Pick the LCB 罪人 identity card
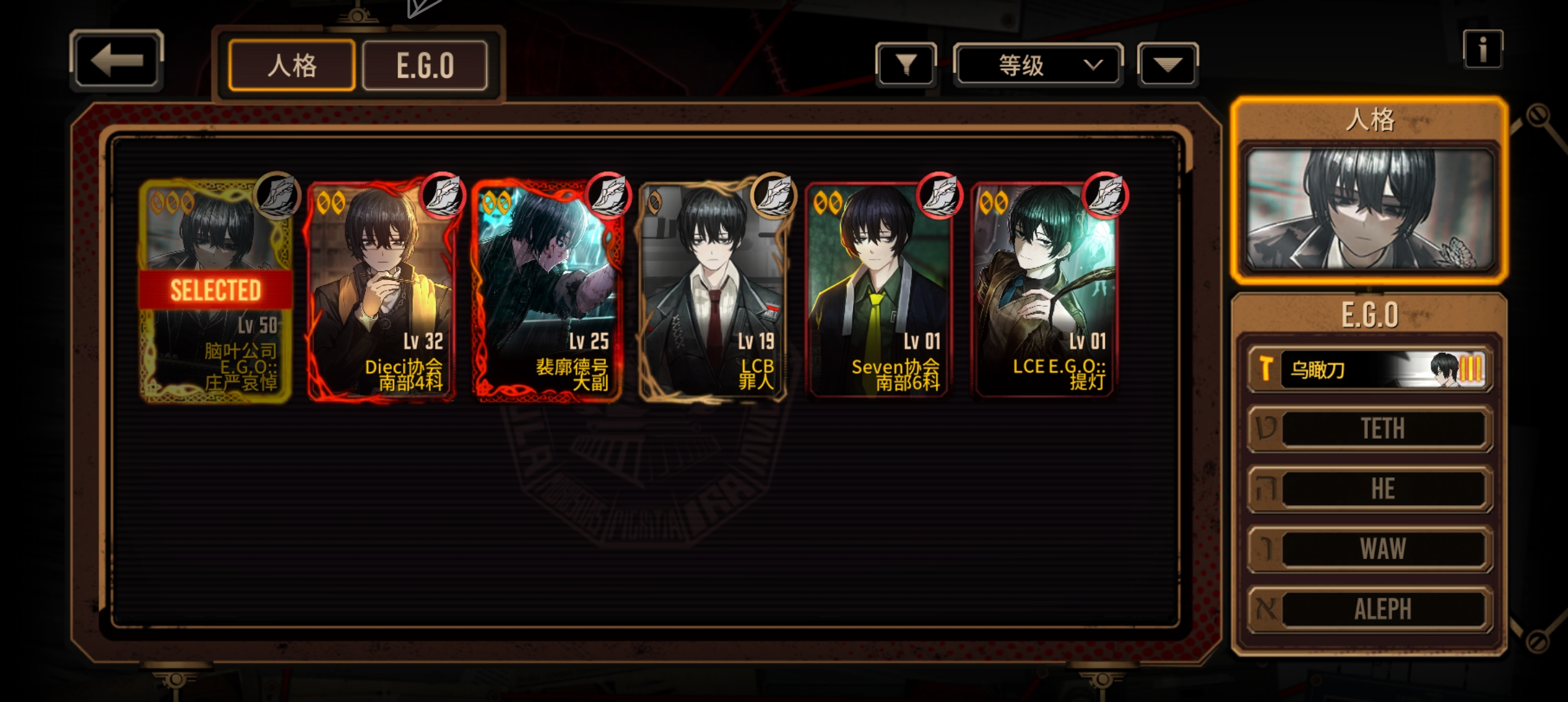The height and width of the screenshot is (702, 1568). pos(713,291)
